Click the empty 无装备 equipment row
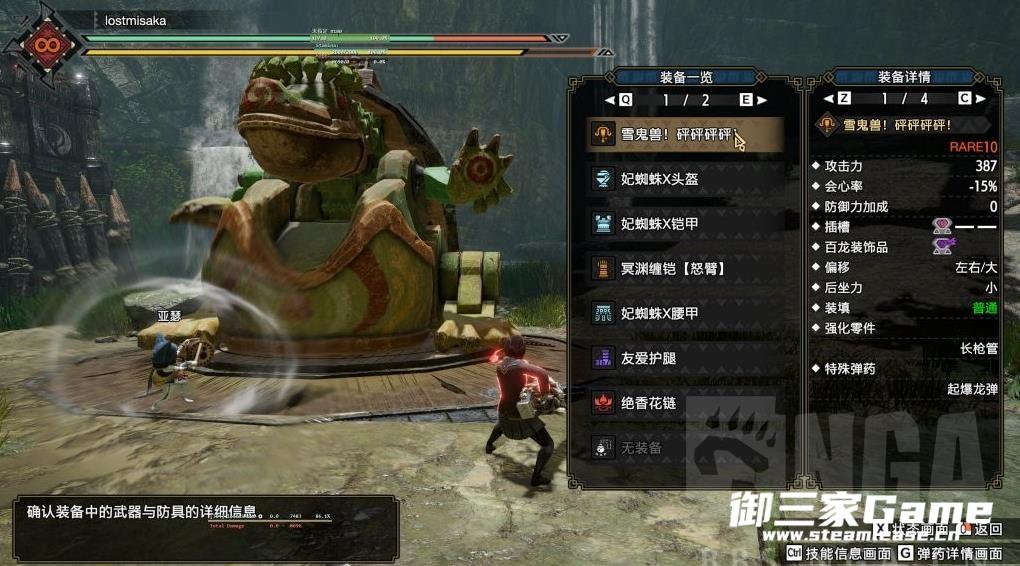 click(x=684, y=448)
